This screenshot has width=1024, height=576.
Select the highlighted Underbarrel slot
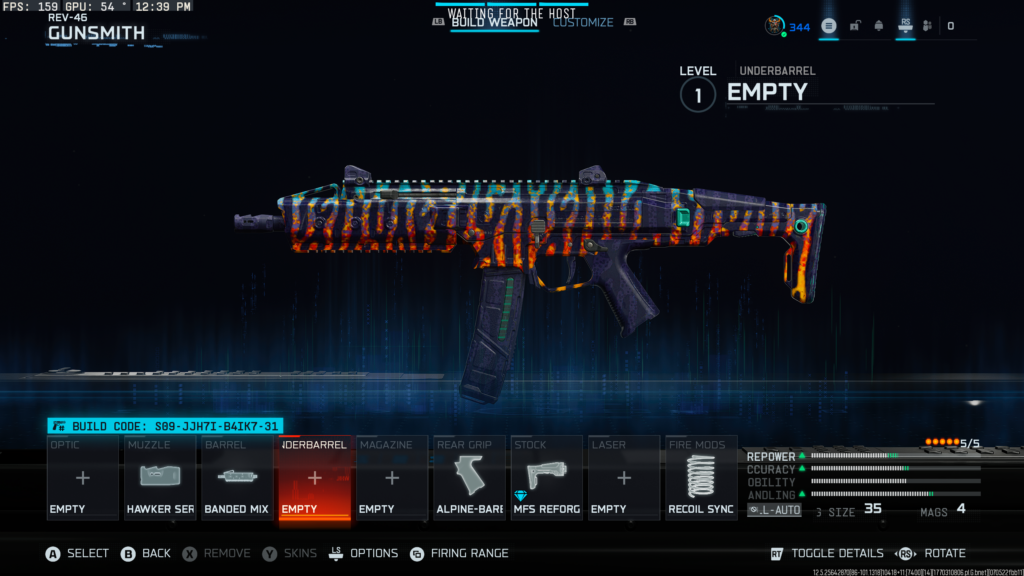(x=314, y=478)
